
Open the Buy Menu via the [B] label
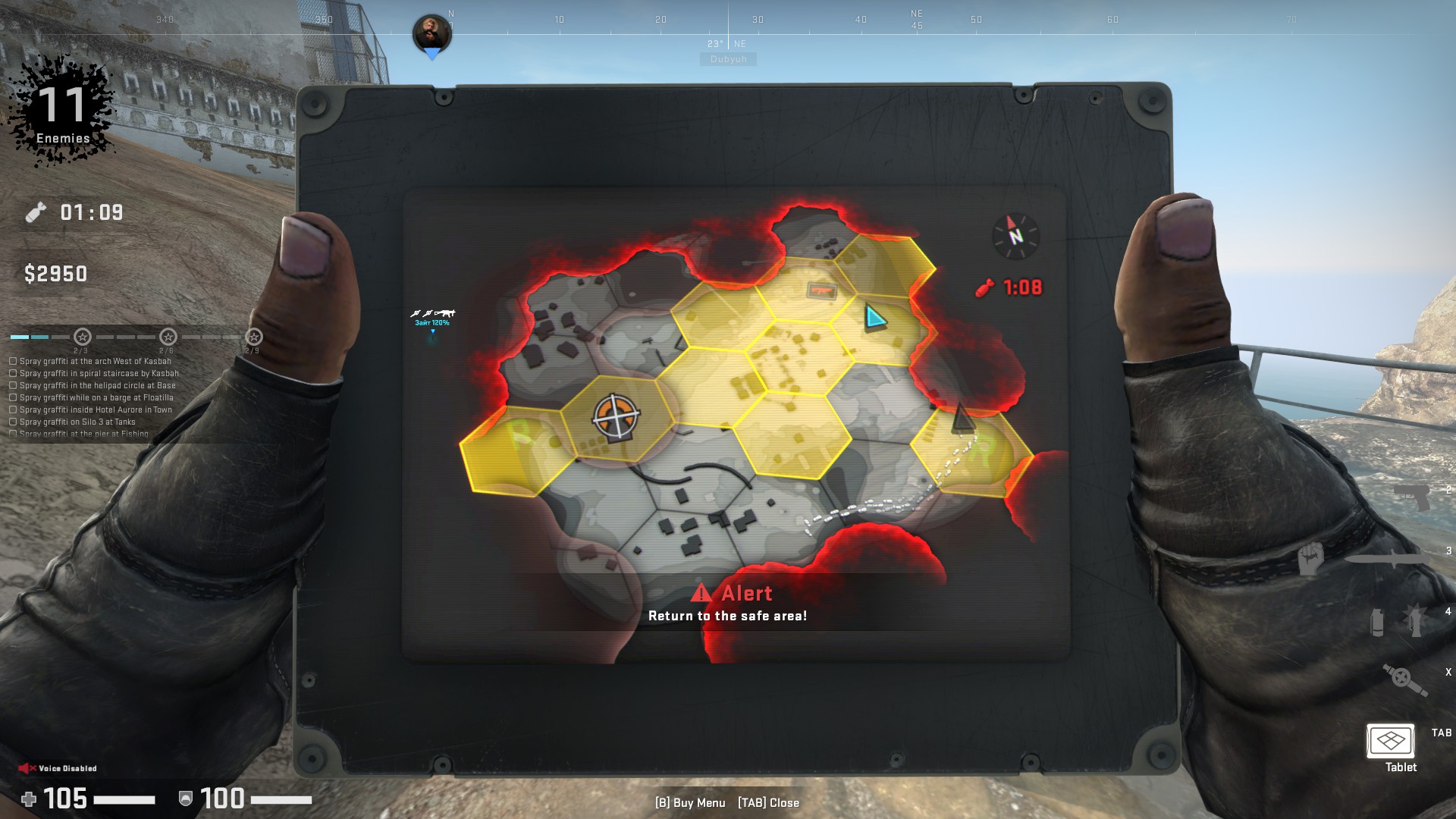tap(690, 803)
